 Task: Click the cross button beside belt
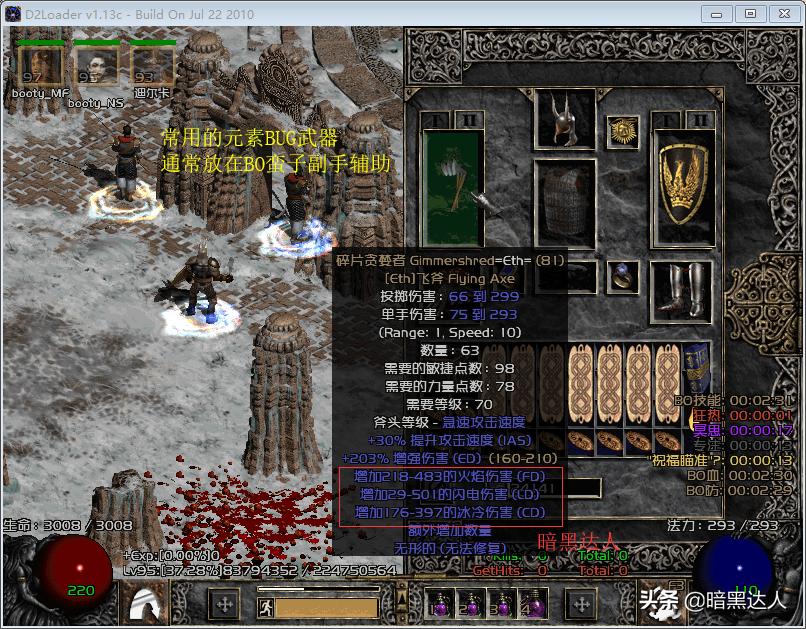(x=582, y=603)
